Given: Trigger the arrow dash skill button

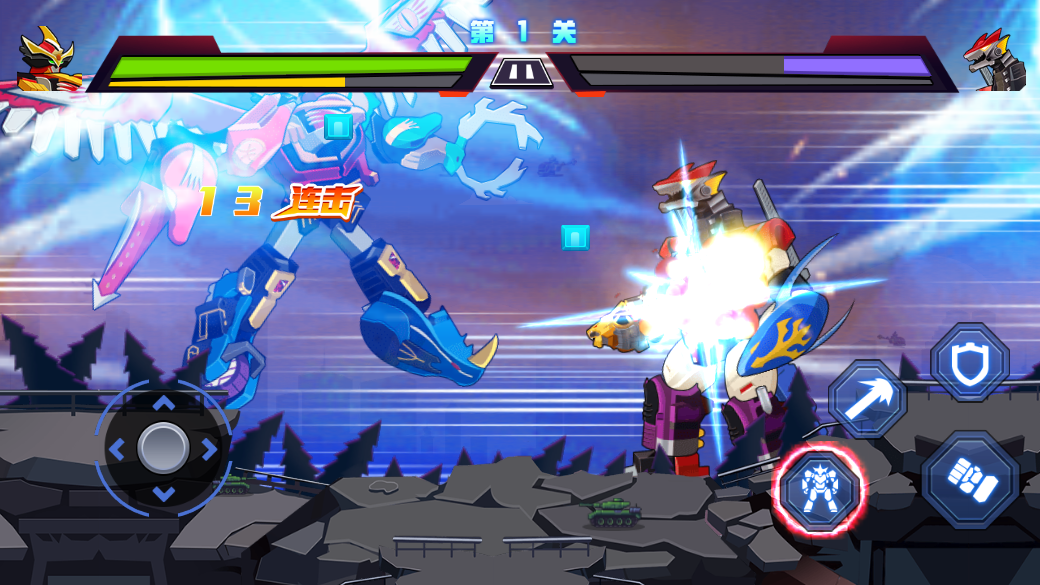Looking at the screenshot, I should (868, 400).
